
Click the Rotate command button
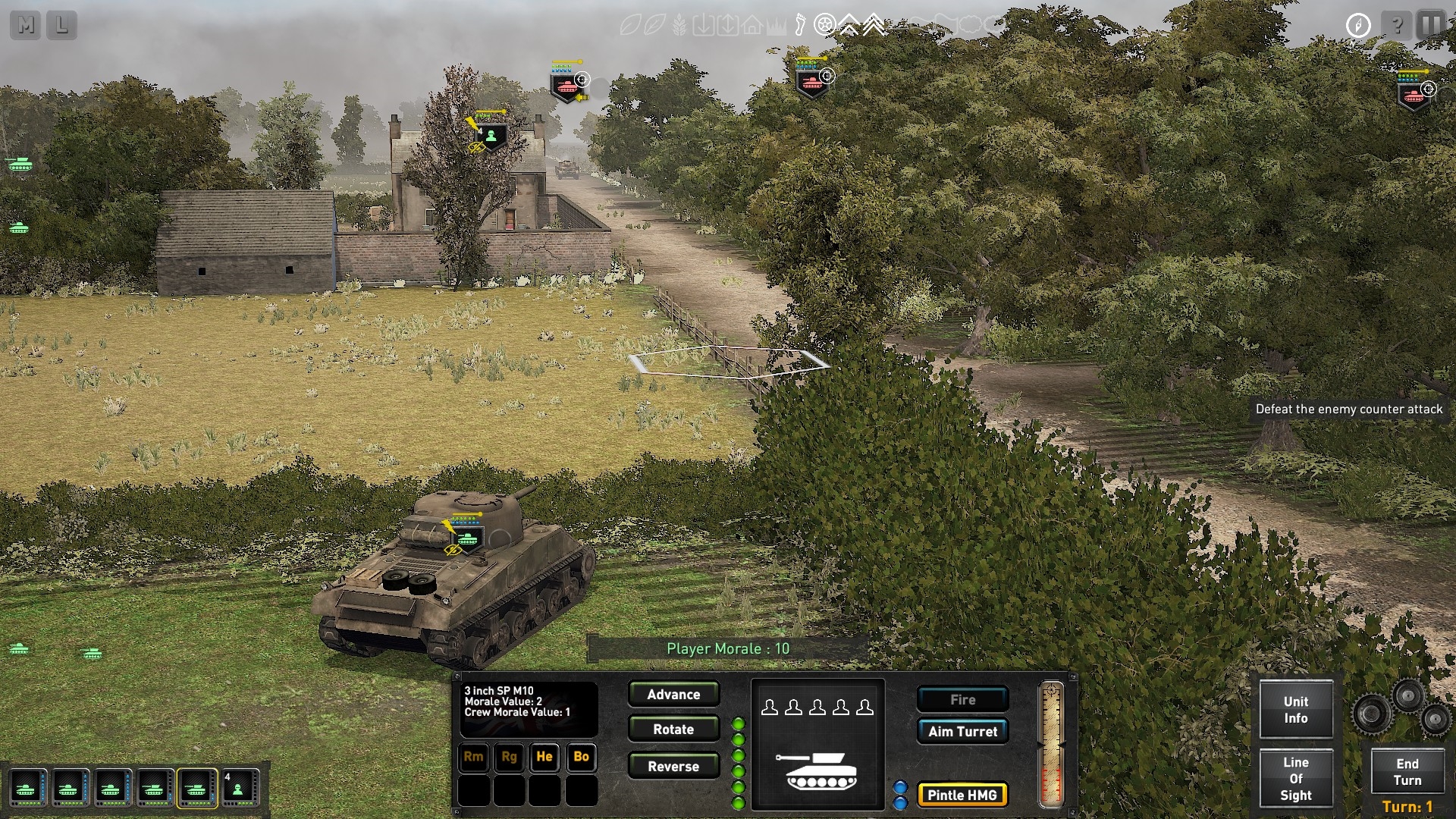673,730
